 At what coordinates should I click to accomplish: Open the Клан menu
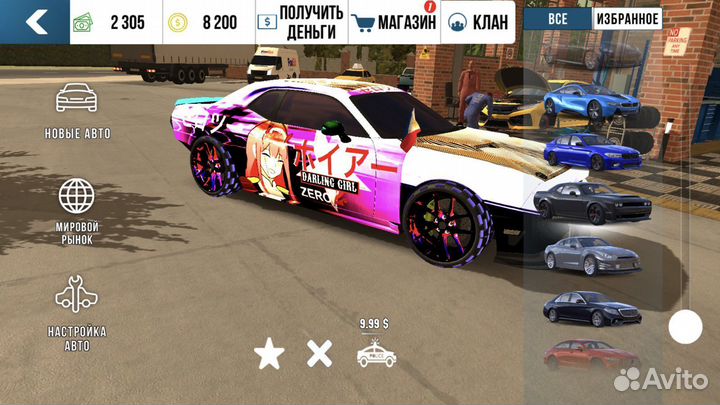click(x=477, y=21)
